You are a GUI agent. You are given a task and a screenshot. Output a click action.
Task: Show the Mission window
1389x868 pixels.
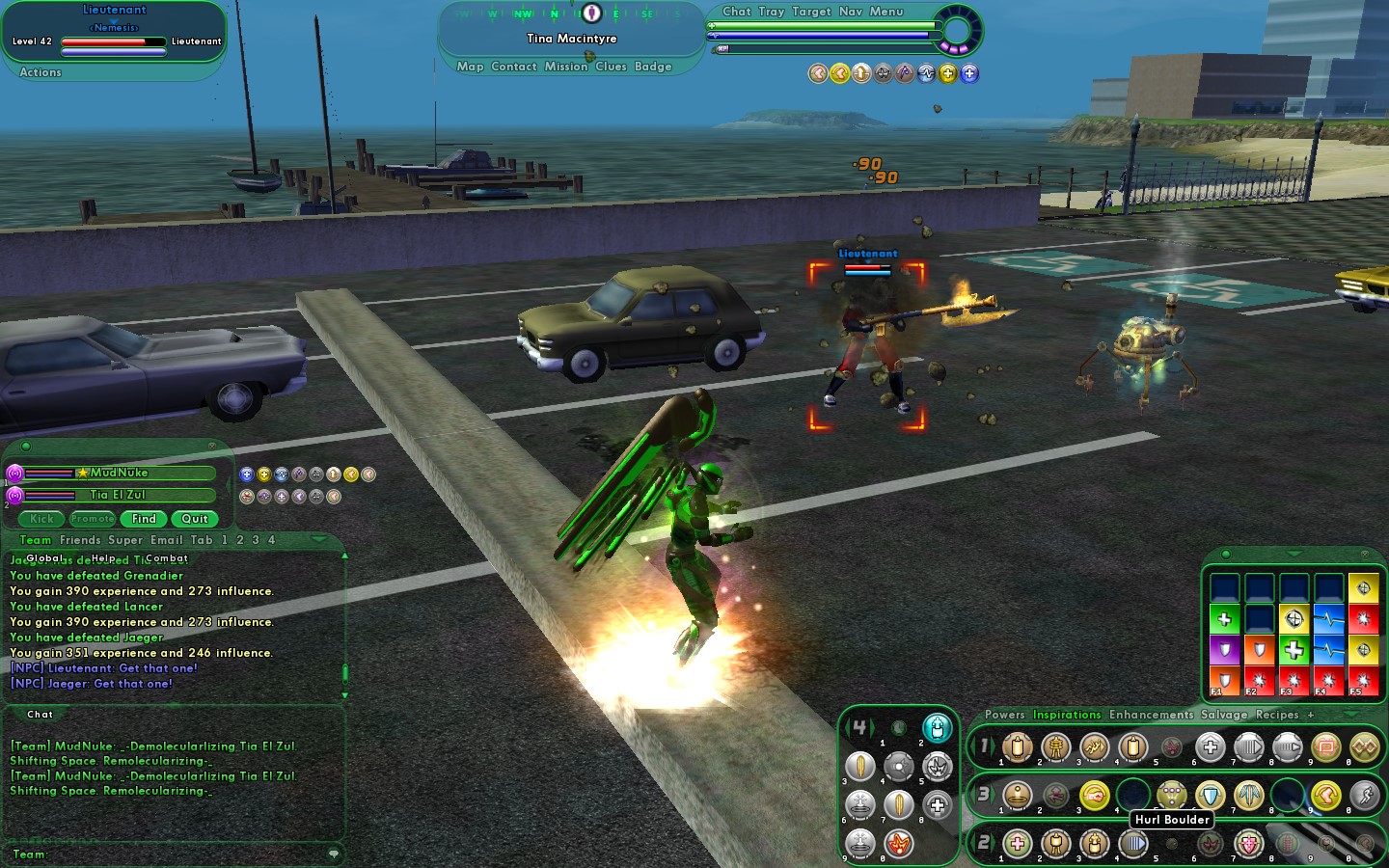coord(565,67)
